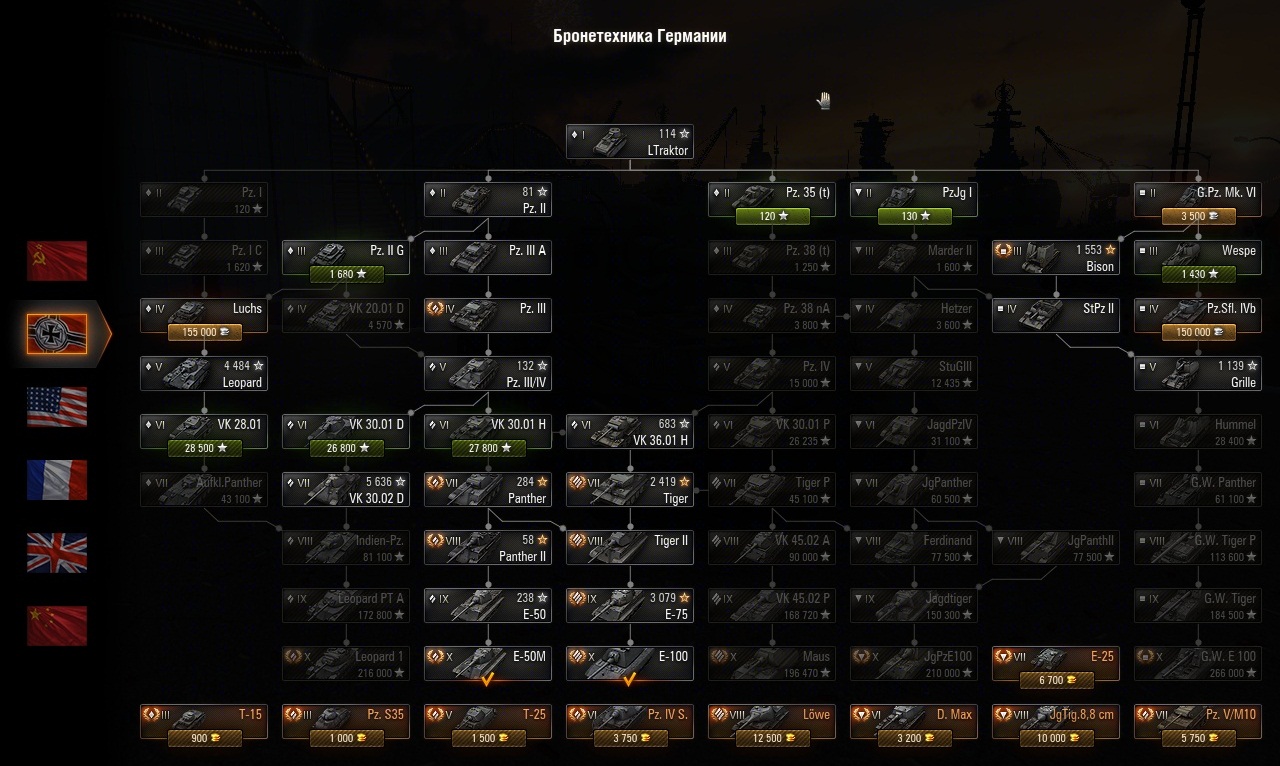
Task: Buy the E-25 for 6 700 gold
Action: point(1055,681)
